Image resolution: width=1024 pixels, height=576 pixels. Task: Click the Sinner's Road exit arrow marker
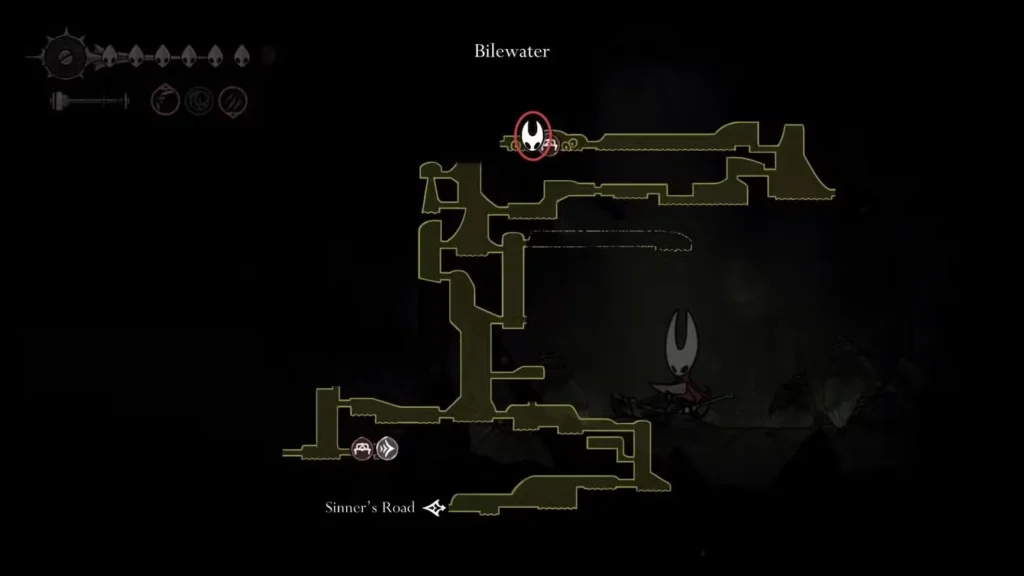click(x=434, y=508)
